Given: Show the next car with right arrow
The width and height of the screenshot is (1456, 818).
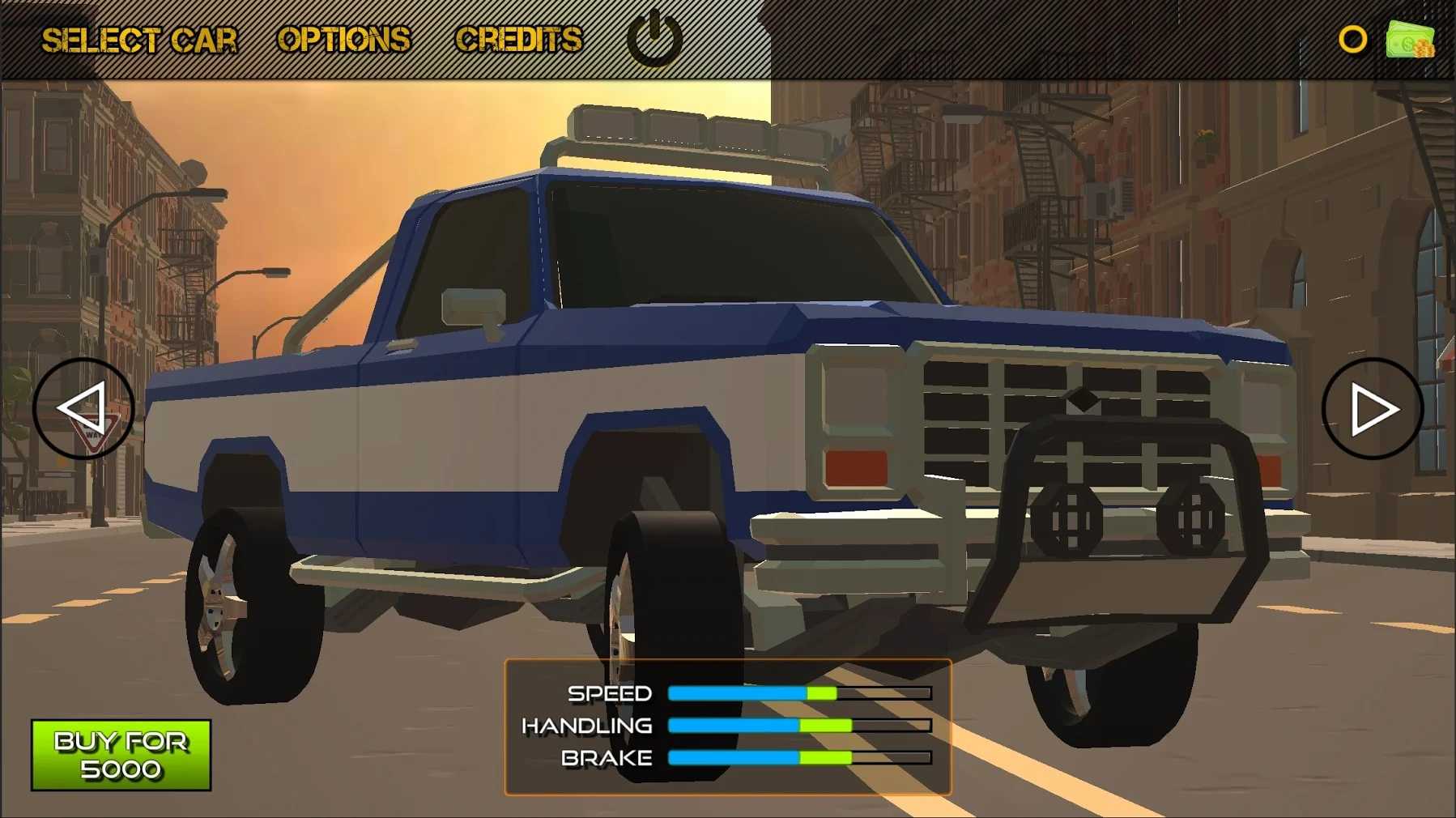Looking at the screenshot, I should coord(1372,408).
